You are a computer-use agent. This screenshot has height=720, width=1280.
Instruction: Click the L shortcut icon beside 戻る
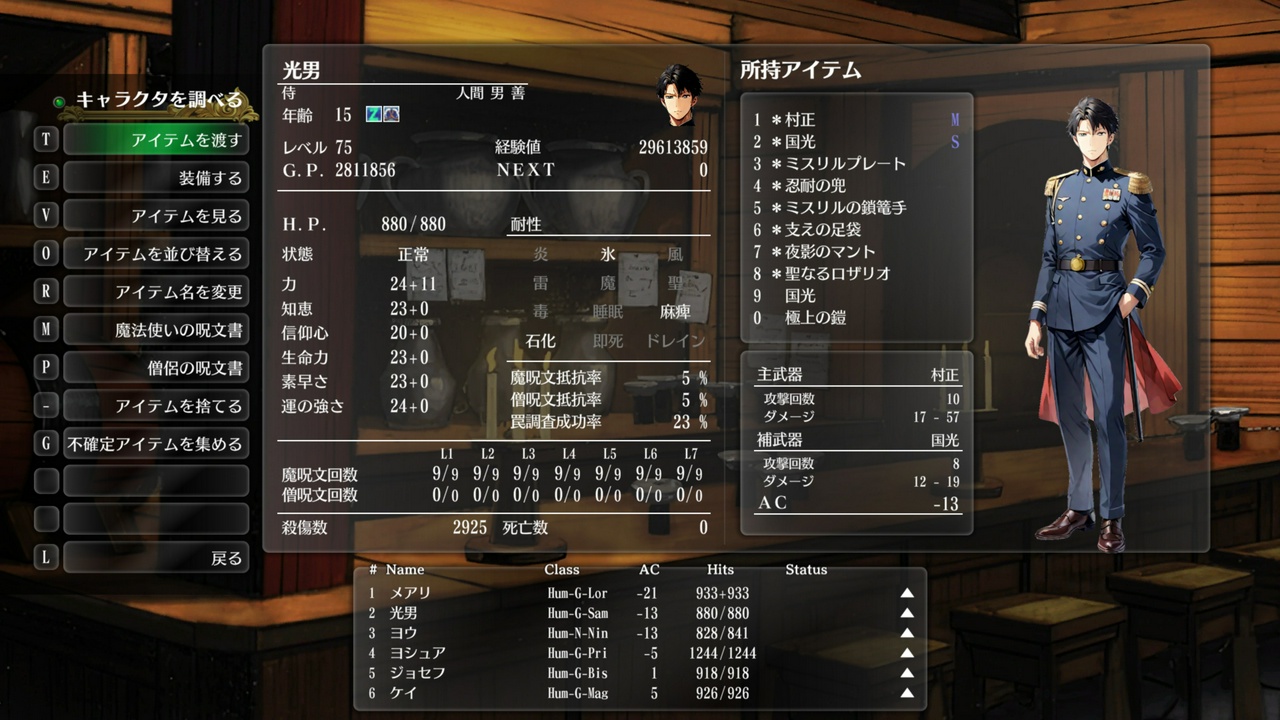(44, 556)
